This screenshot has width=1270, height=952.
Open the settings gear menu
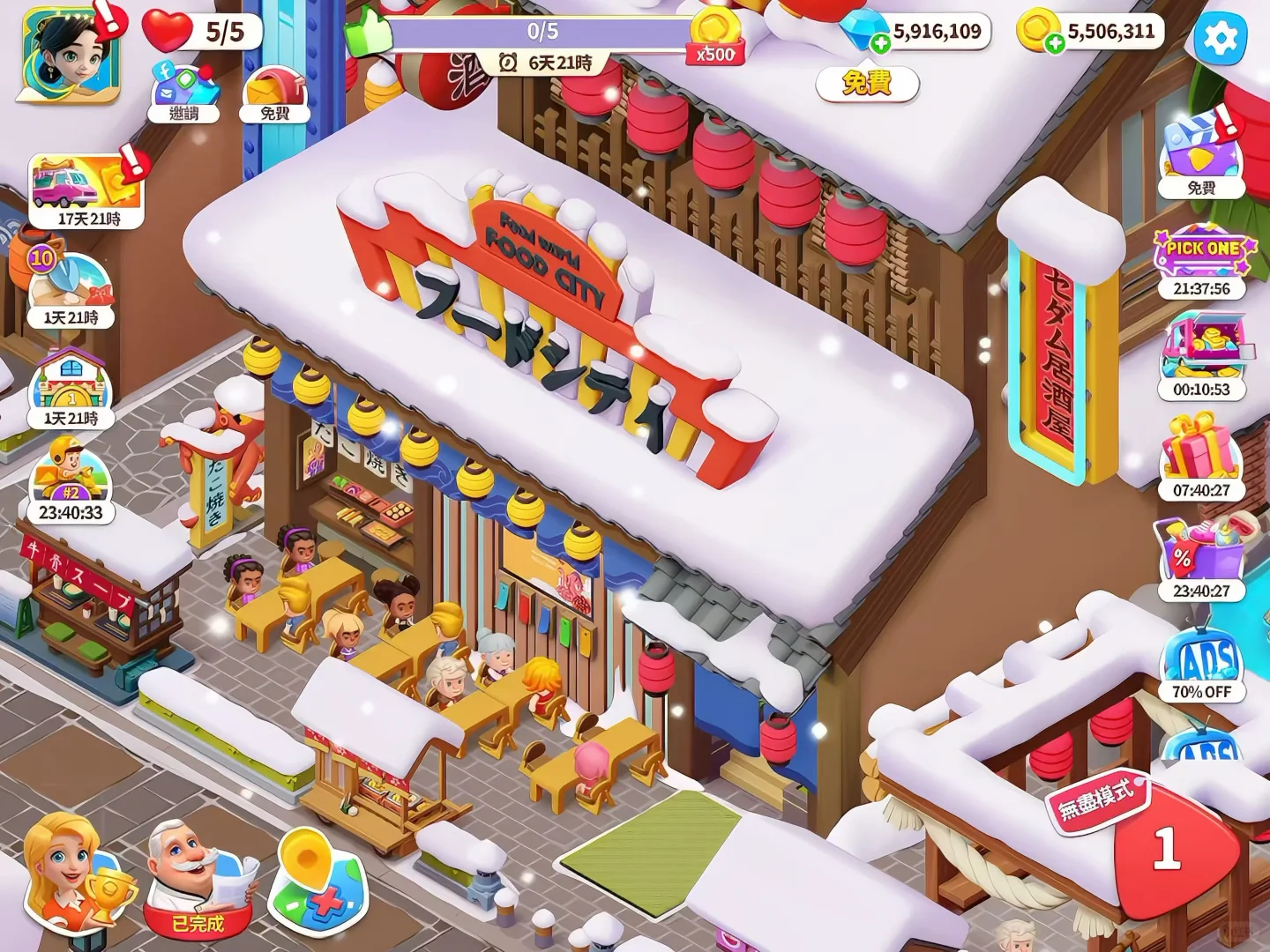click(x=1221, y=39)
